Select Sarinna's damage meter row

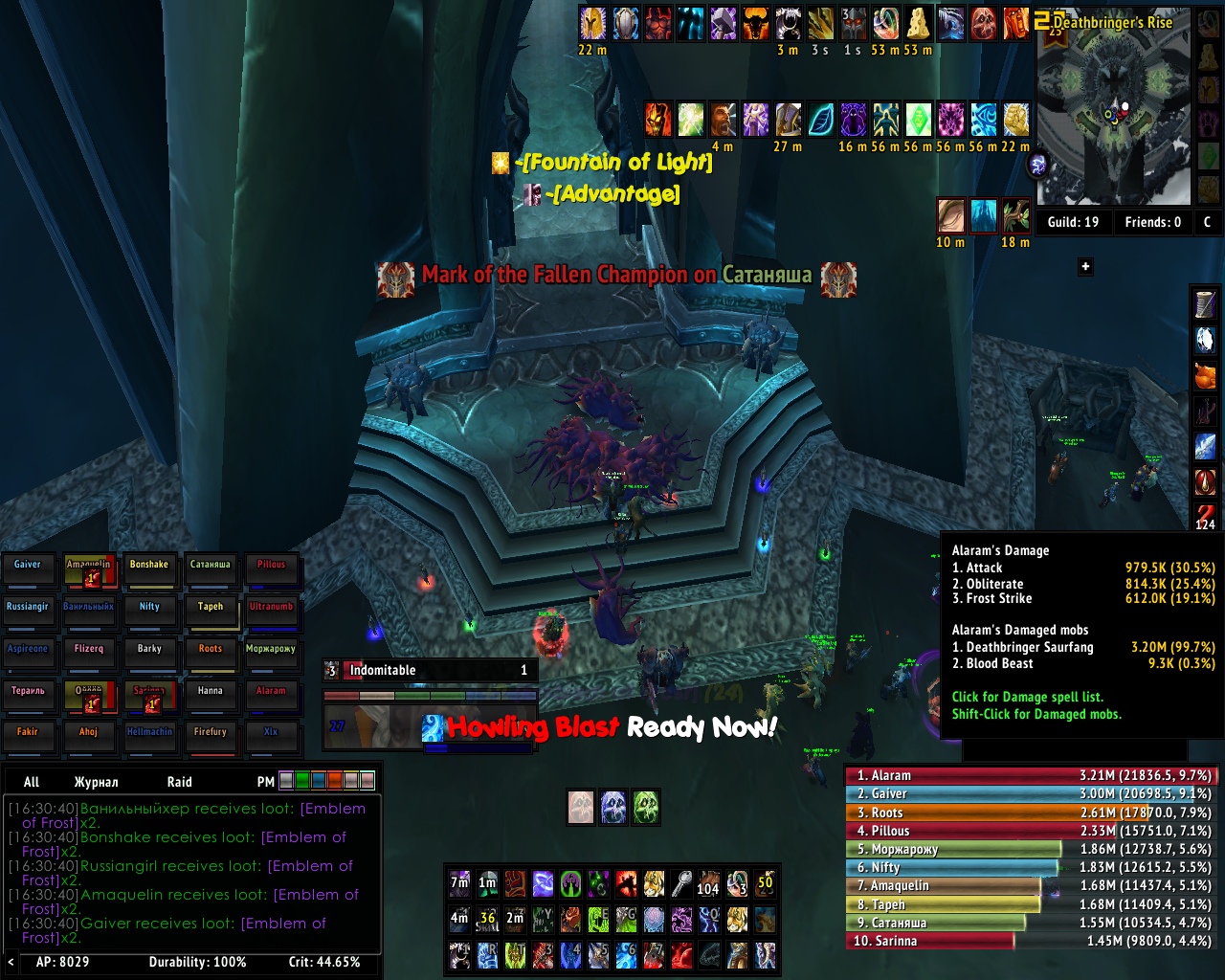tap(1031, 942)
